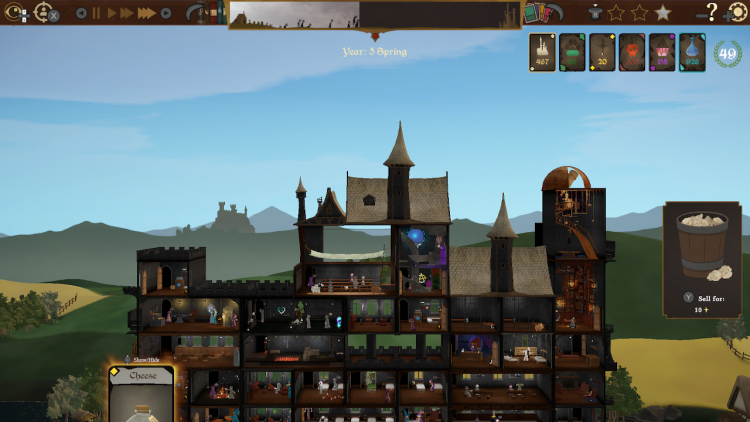Set game speed to double fast-forward
This screenshot has width=750, height=422.
(x=127, y=13)
